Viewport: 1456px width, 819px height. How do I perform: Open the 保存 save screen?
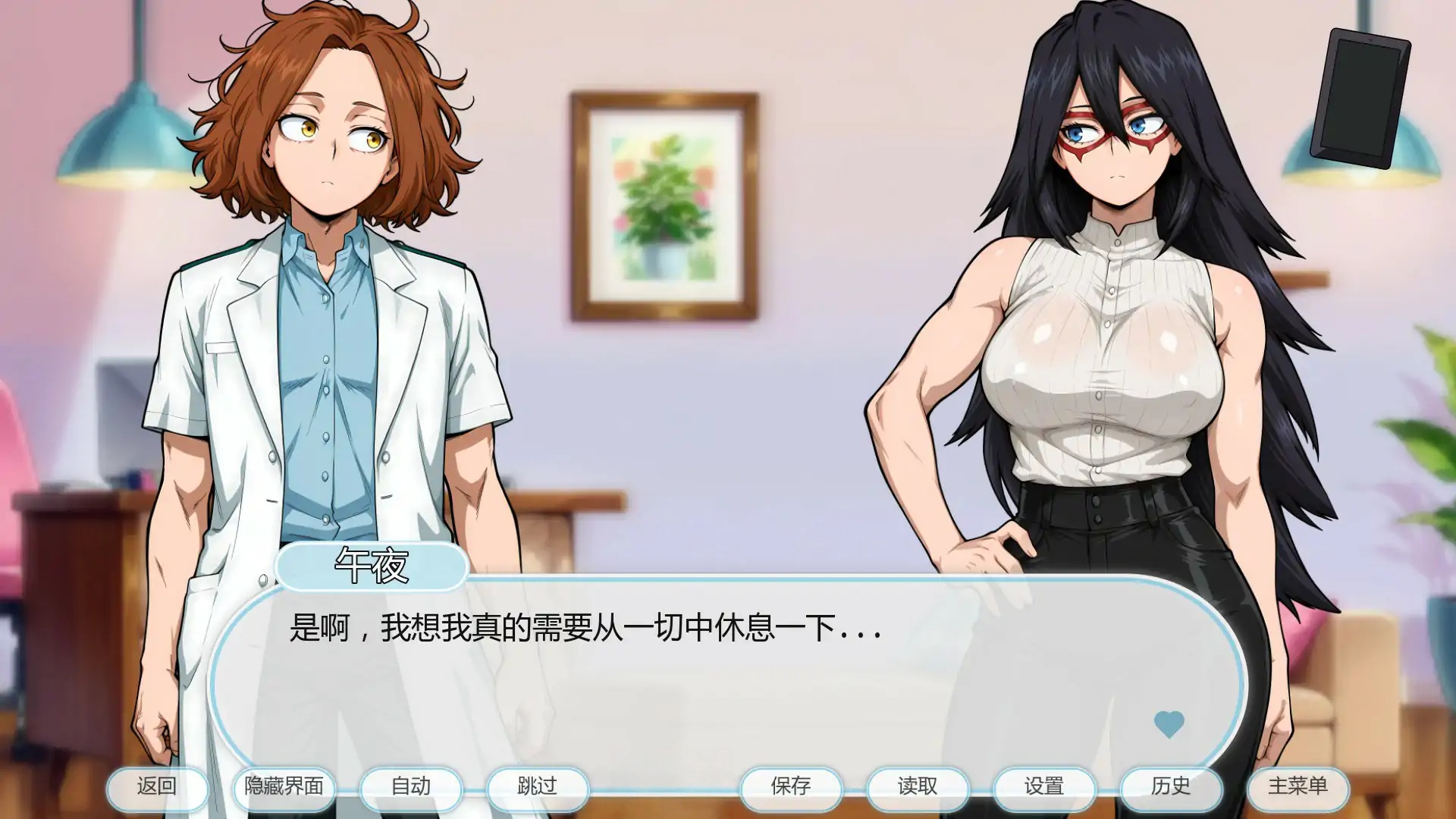coord(793,788)
